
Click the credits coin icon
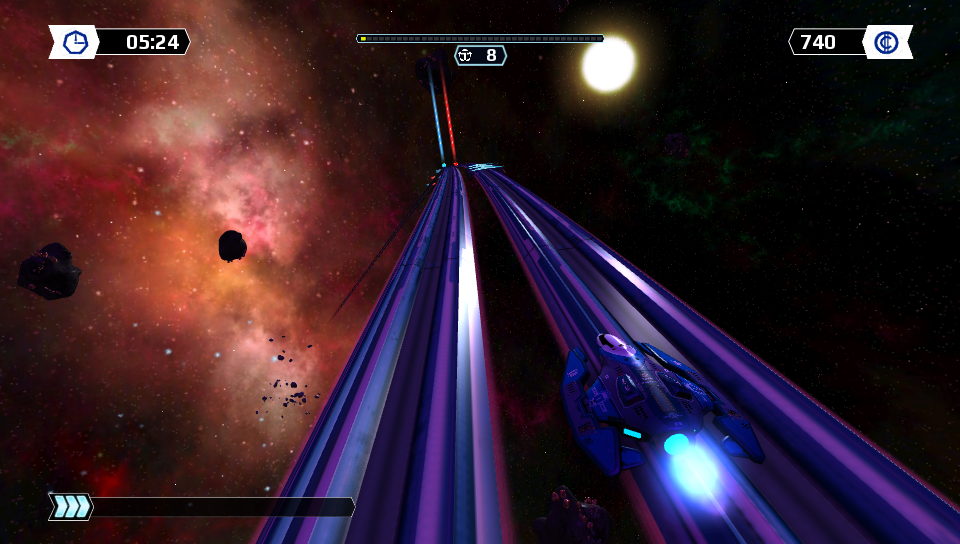click(x=886, y=42)
